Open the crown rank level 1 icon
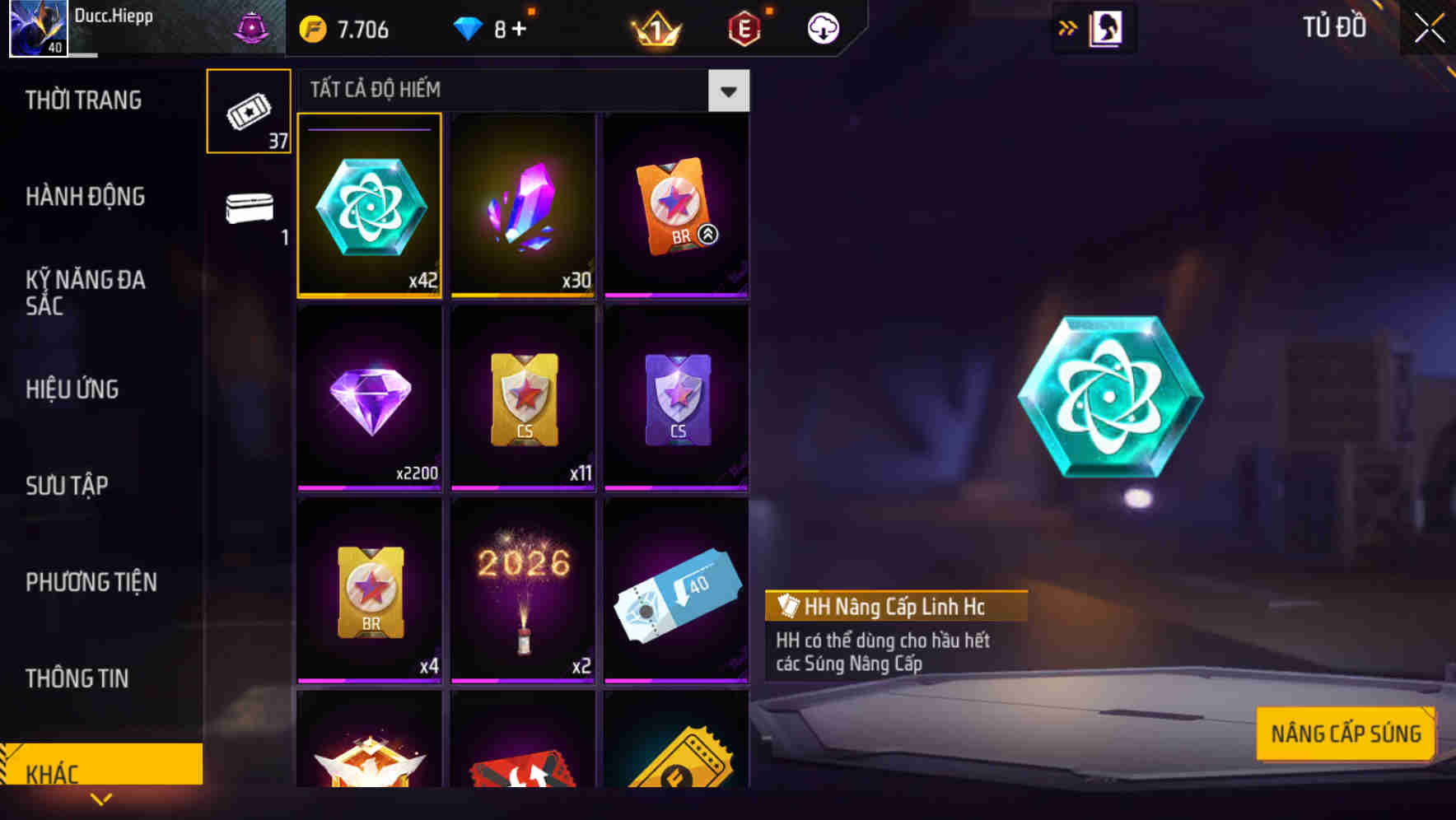The width and height of the screenshot is (1456, 820). [x=653, y=28]
